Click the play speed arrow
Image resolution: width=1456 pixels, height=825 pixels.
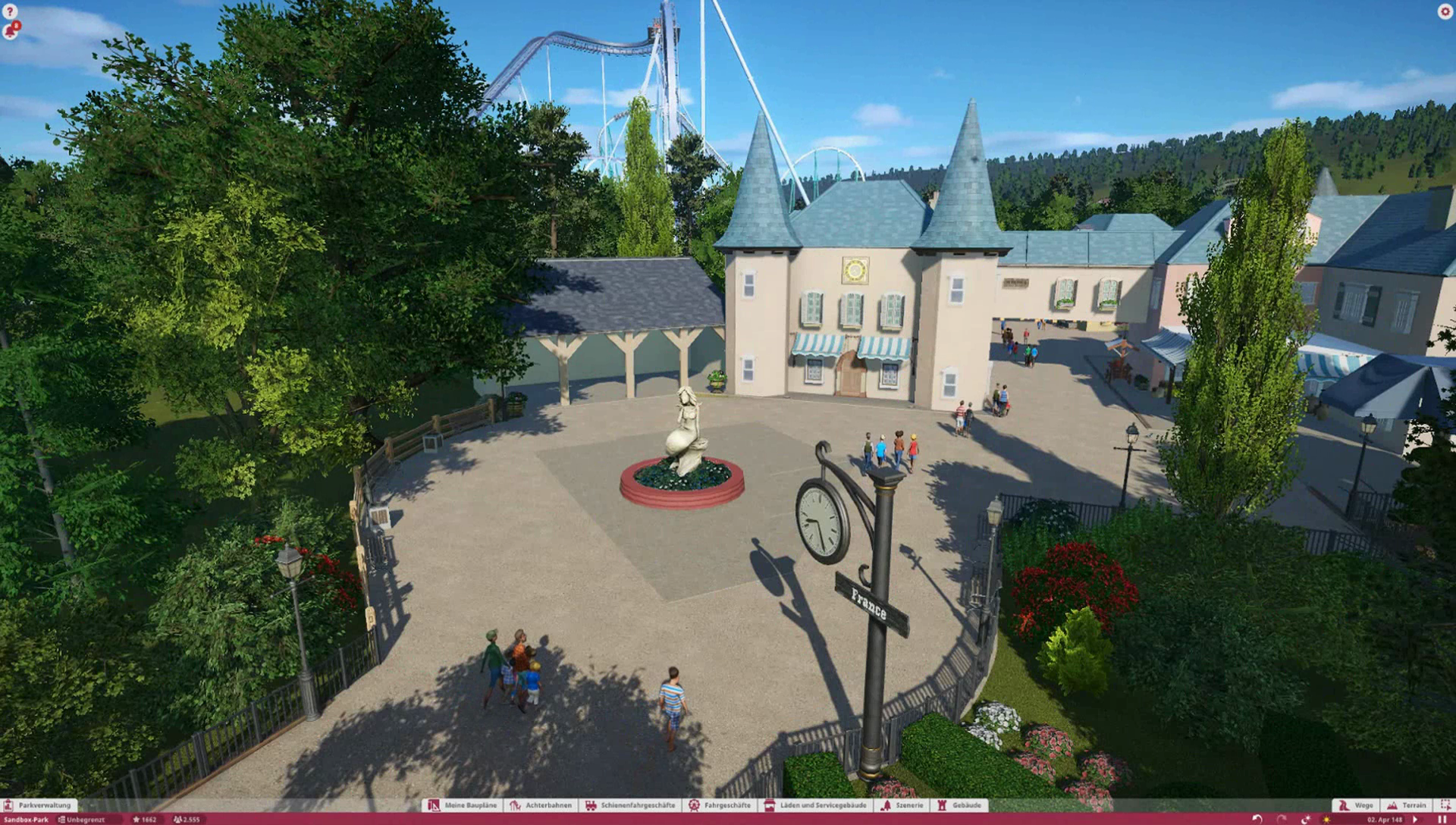[x=1416, y=820]
